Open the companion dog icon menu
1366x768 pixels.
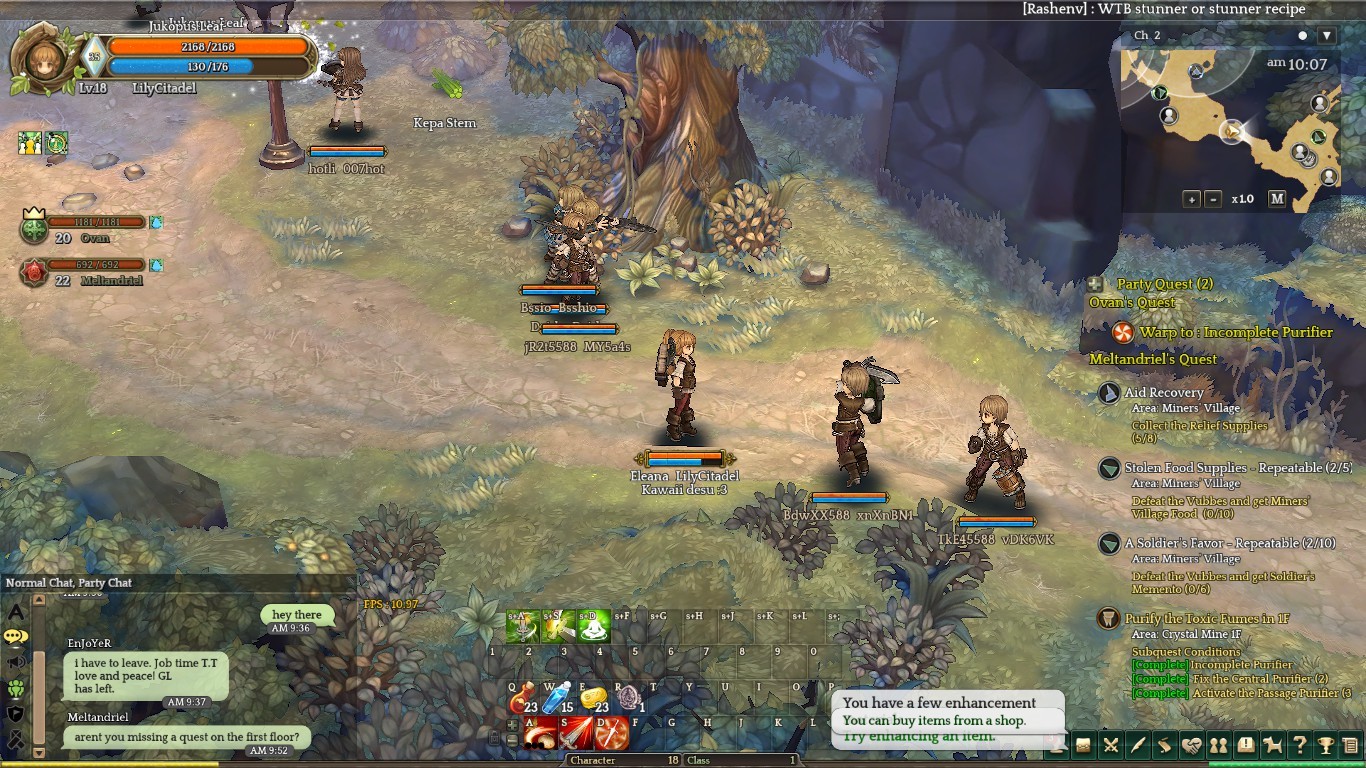point(1272,745)
